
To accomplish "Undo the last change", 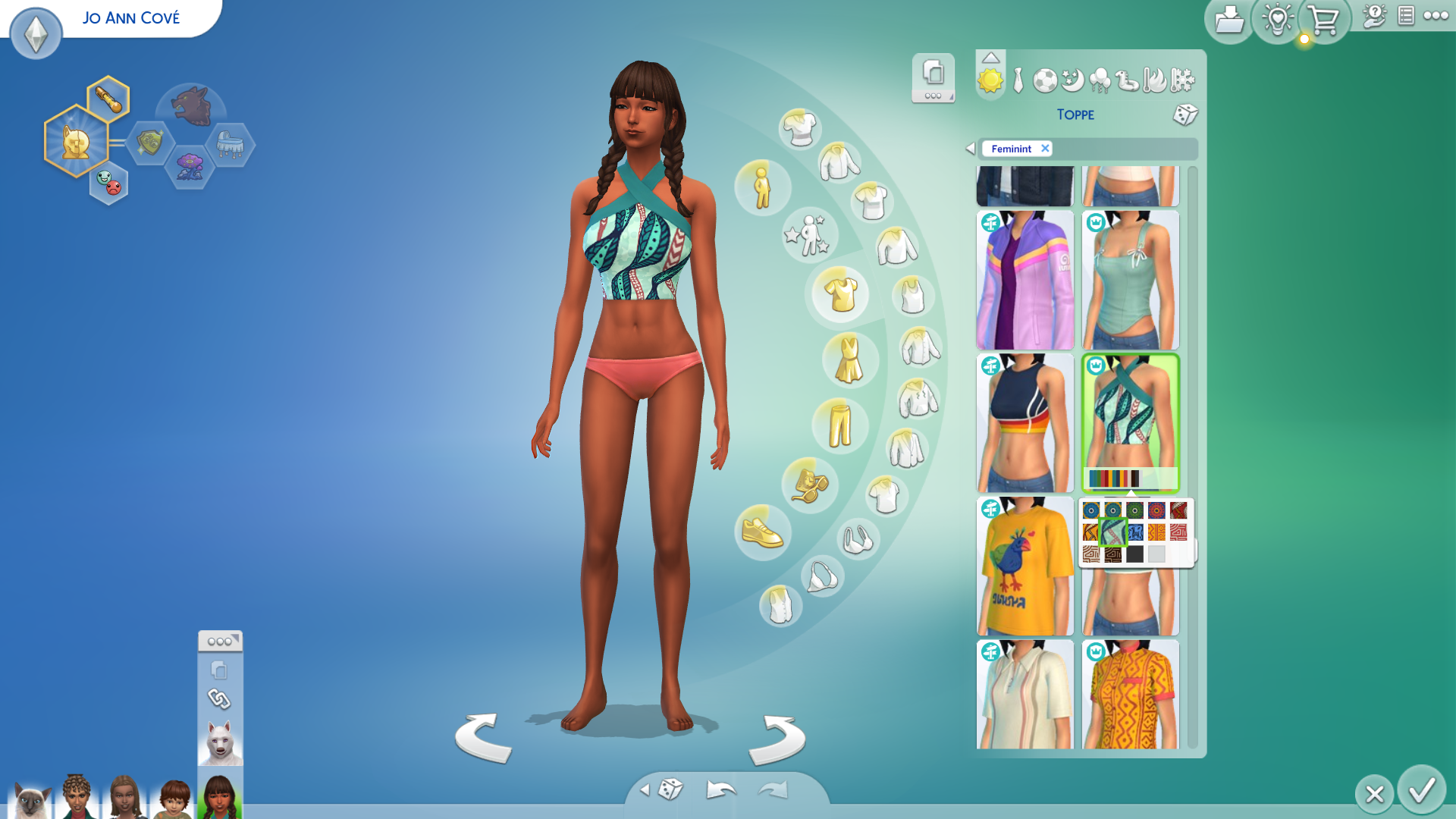I will coord(720,790).
